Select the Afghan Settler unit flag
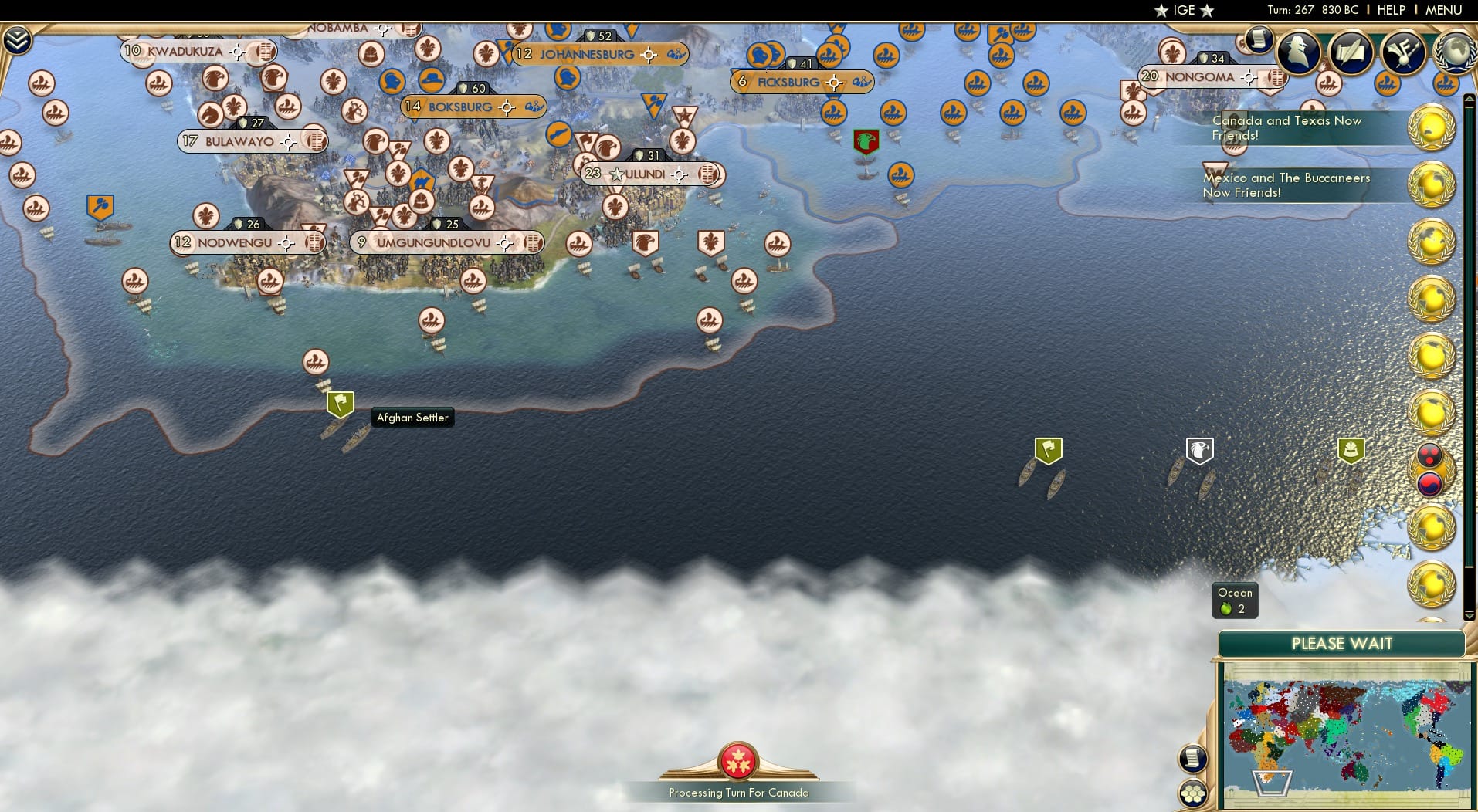The width and height of the screenshot is (1478, 812). [340, 401]
